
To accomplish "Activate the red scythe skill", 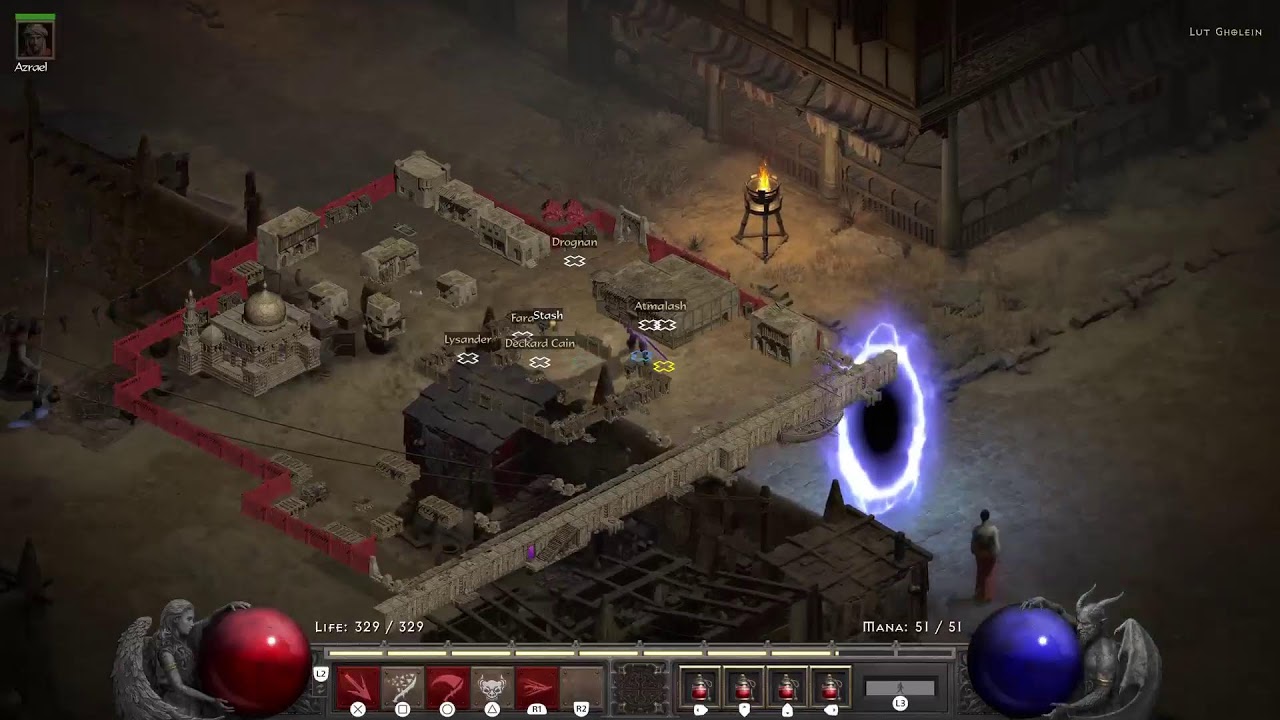I will point(447,687).
